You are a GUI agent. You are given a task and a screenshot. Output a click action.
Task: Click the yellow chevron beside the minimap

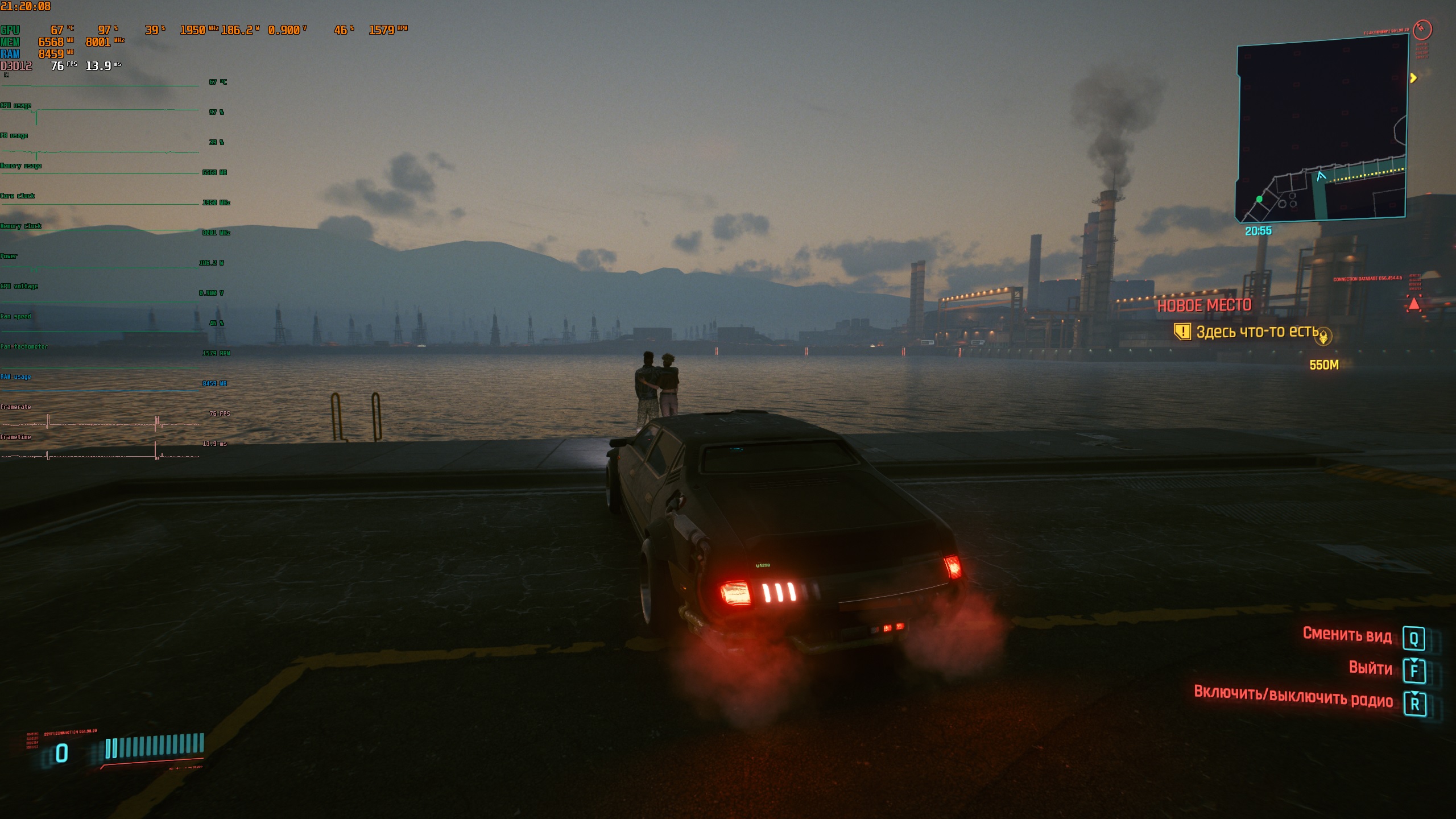click(x=1413, y=78)
